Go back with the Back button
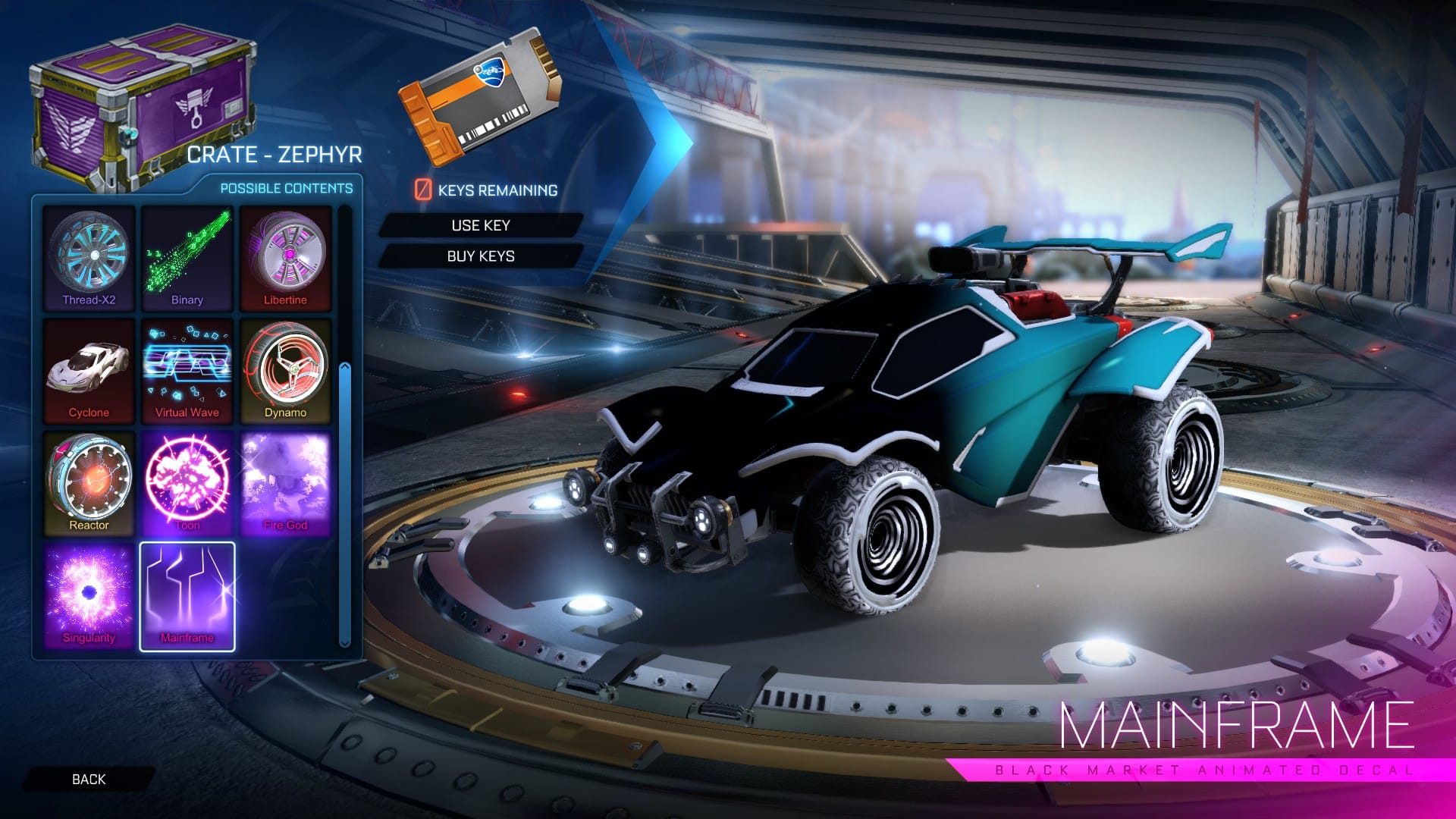The height and width of the screenshot is (819, 1456). coord(89,779)
